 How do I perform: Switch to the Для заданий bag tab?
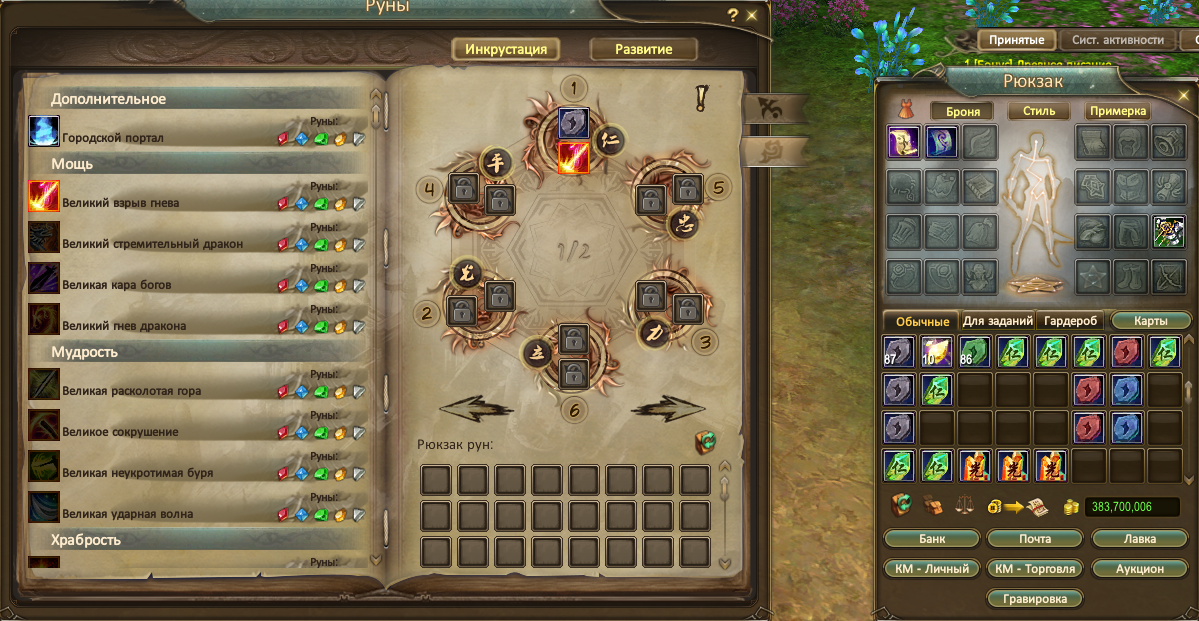[x=997, y=321]
